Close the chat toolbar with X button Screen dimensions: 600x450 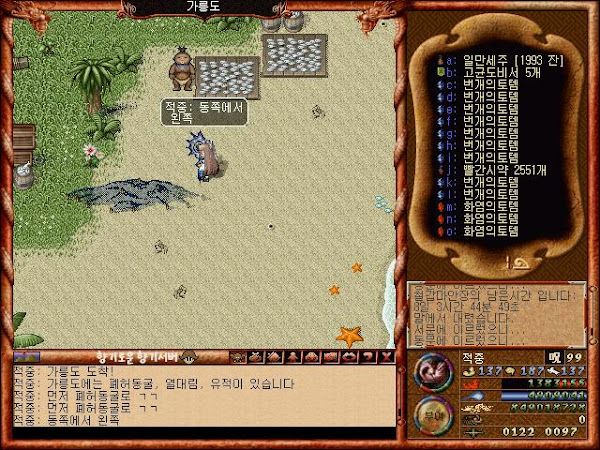(387, 356)
